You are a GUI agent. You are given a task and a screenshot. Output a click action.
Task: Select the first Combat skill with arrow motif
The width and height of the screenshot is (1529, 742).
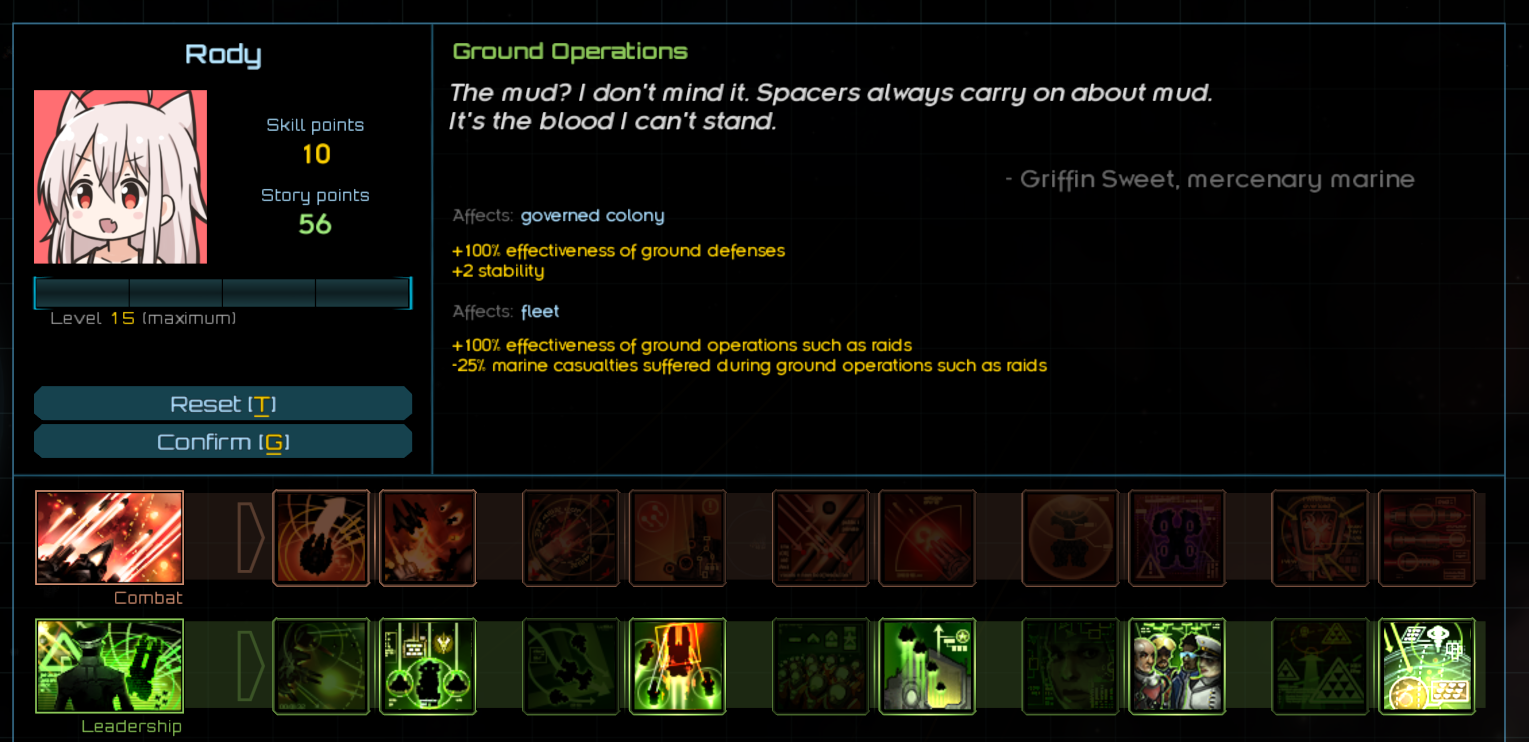click(321, 538)
